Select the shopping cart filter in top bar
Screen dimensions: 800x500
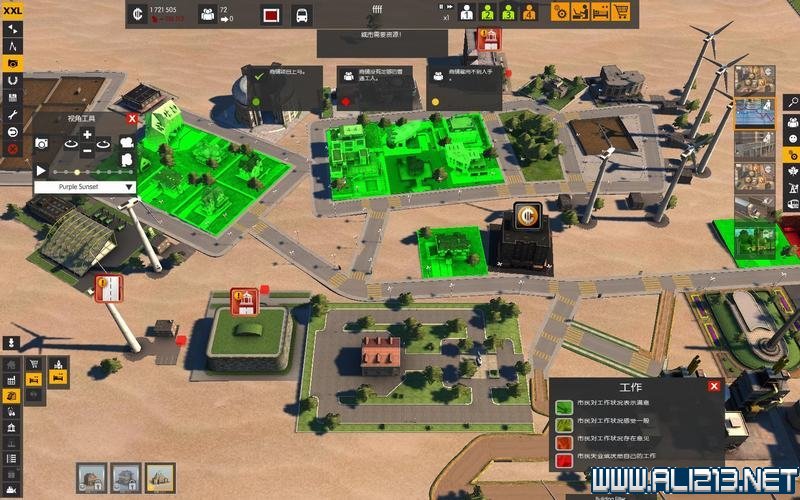pos(621,13)
